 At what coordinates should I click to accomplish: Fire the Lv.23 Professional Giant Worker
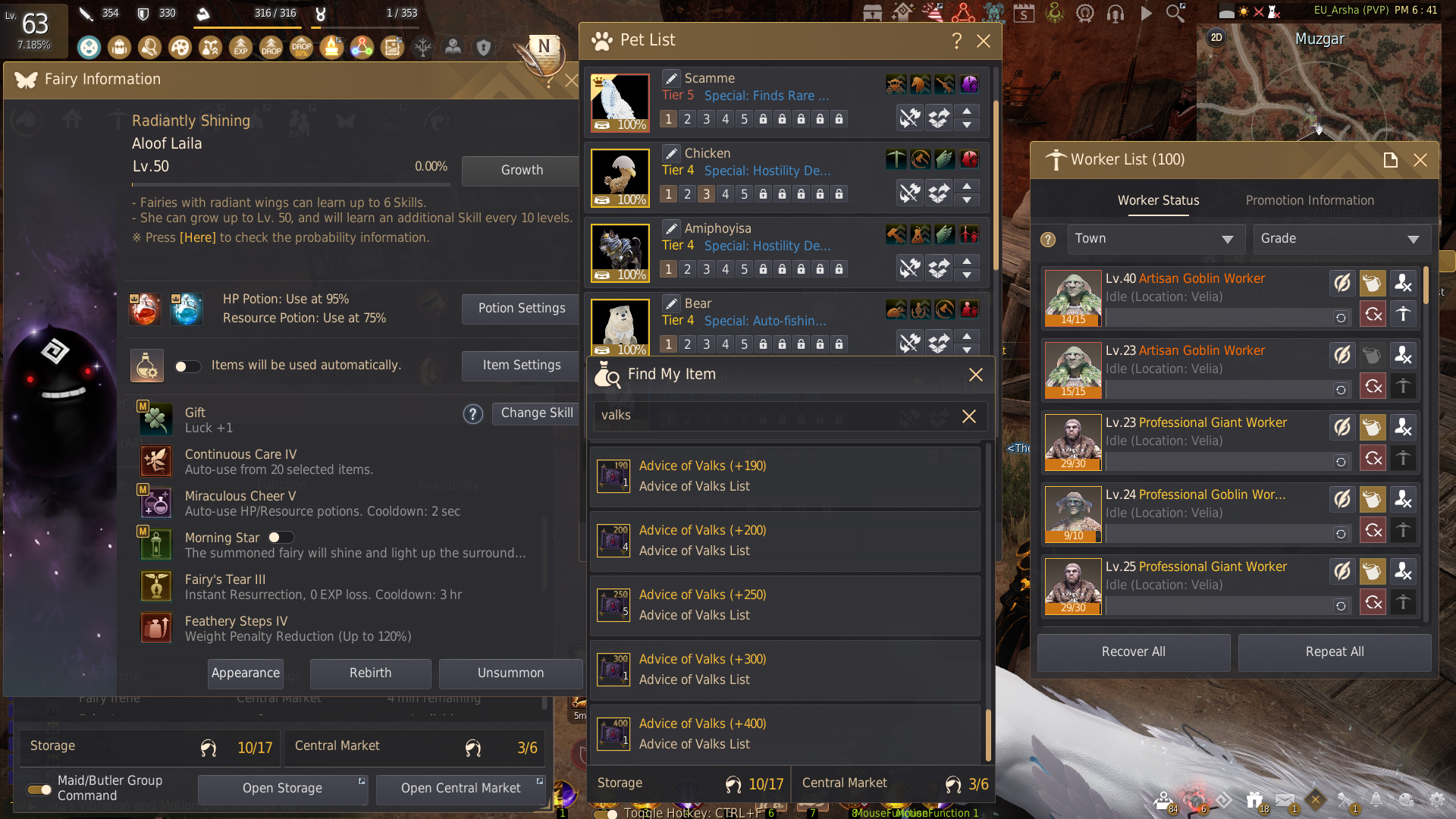pos(1404,427)
